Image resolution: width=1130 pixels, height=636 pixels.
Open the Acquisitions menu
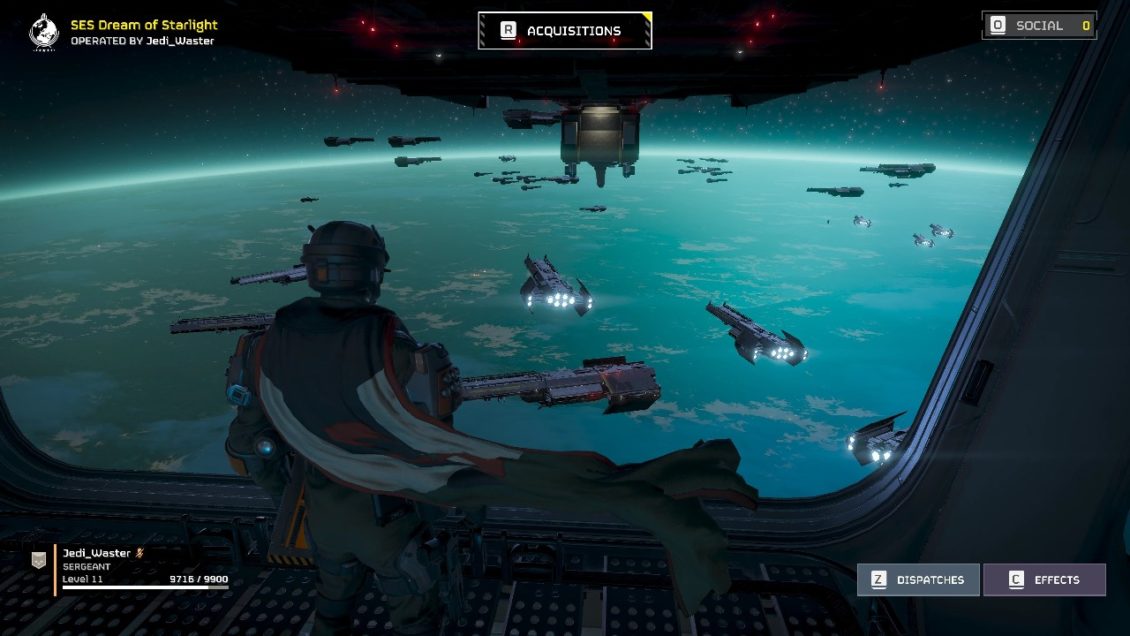coord(565,31)
